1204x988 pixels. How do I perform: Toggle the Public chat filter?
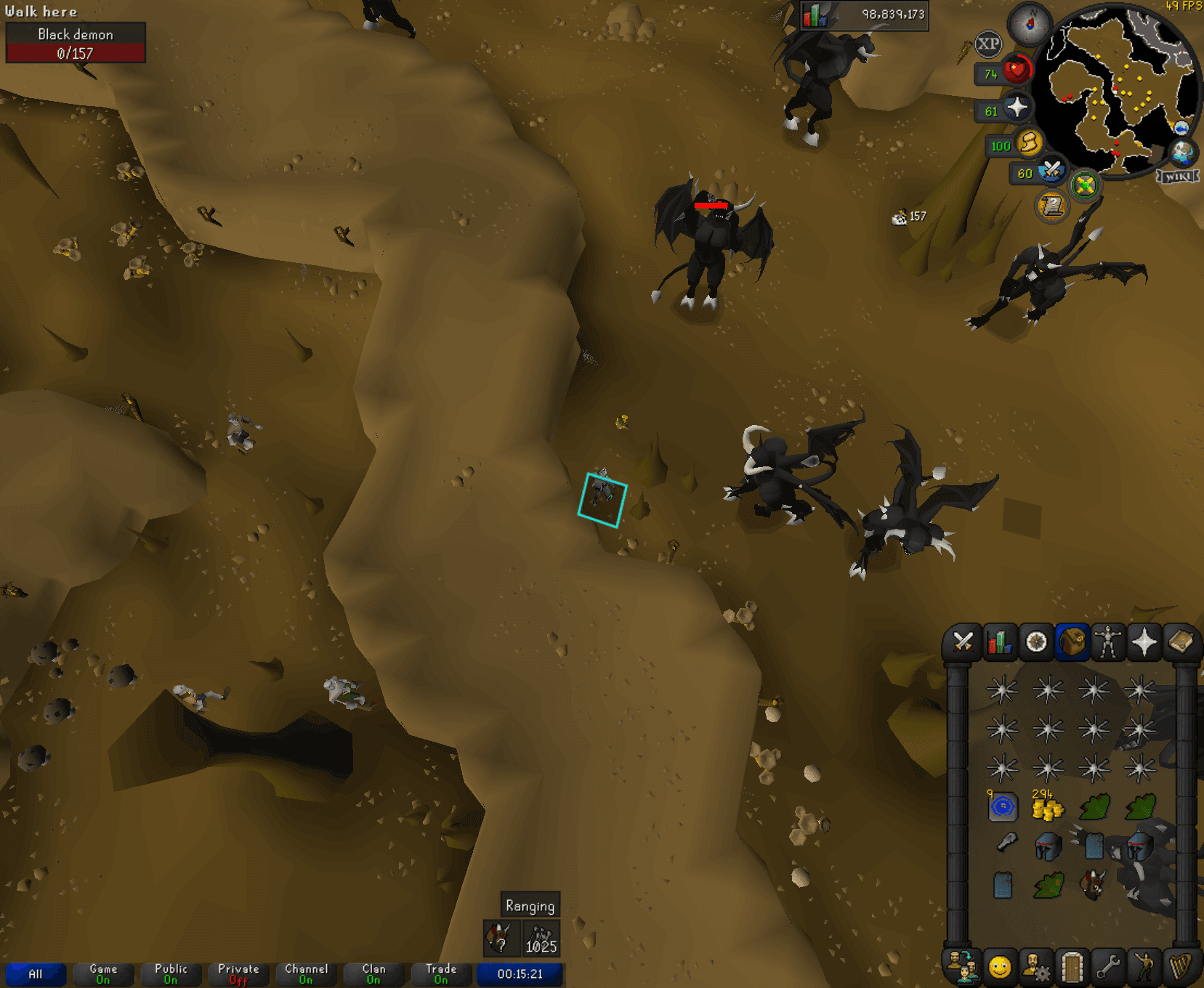click(x=170, y=974)
